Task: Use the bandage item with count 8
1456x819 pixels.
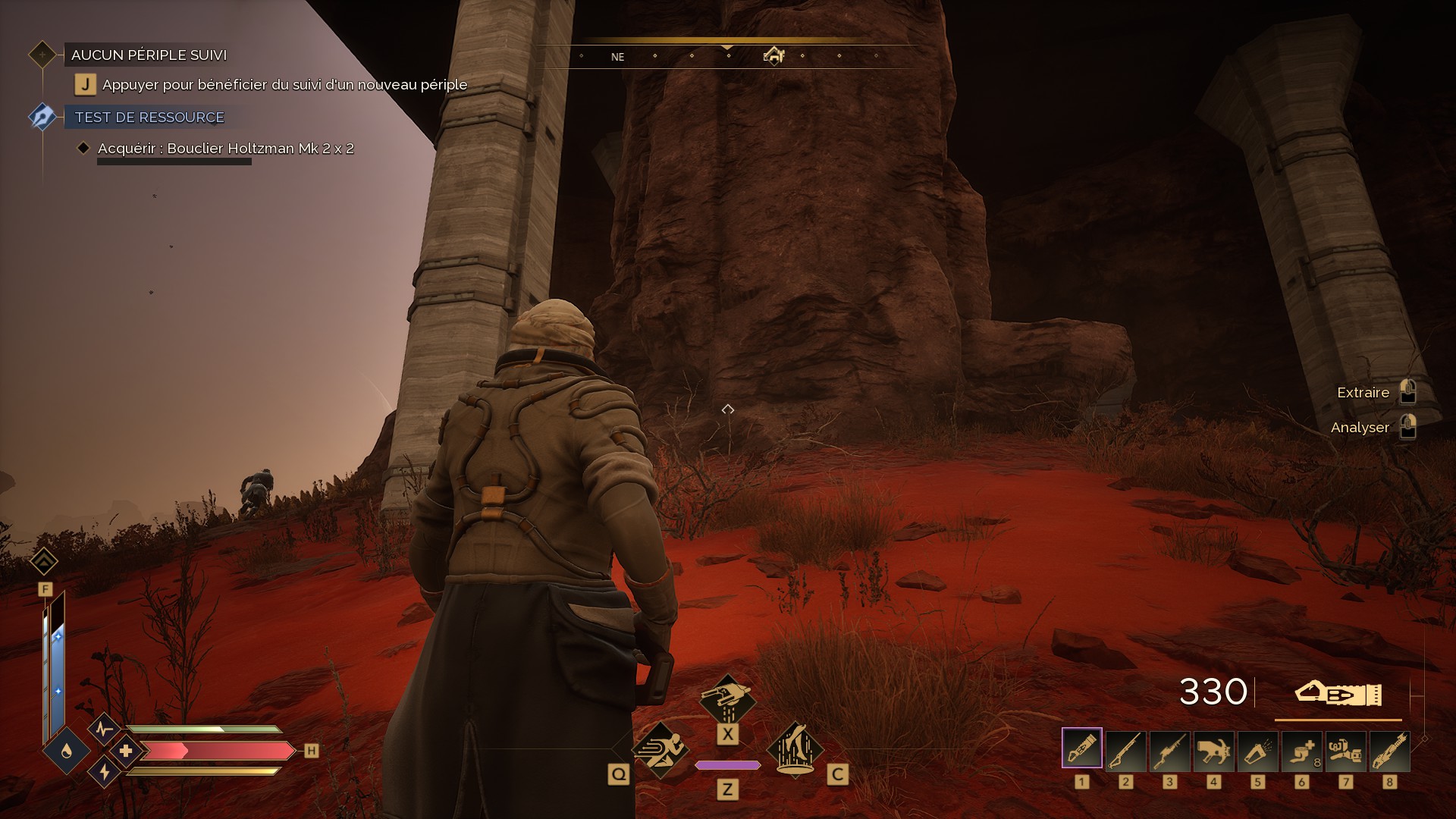Action: [x=1301, y=749]
